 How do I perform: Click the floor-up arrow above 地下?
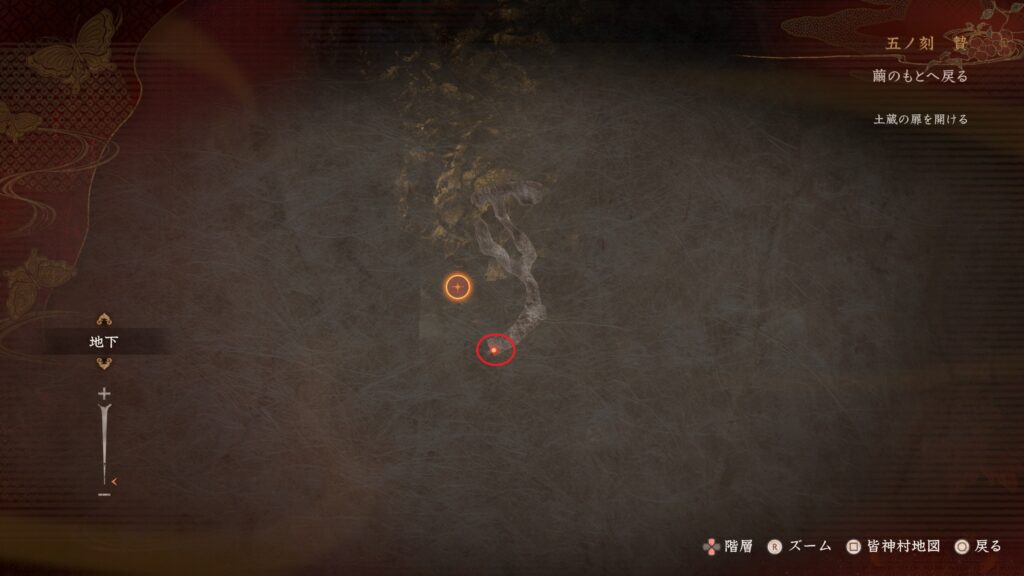click(103, 320)
